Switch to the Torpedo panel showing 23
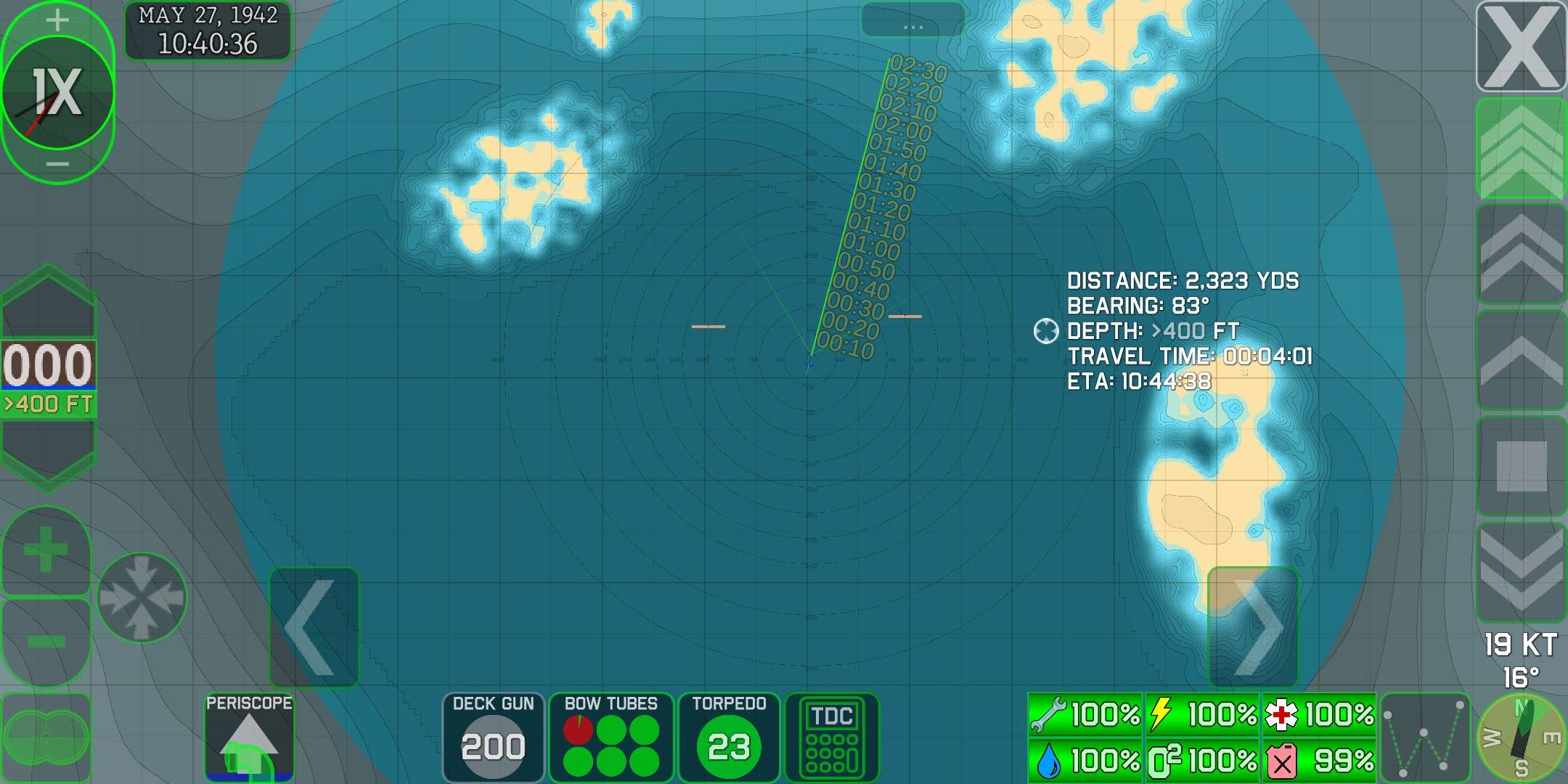Screen dimensions: 1568x784 click(x=729, y=735)
